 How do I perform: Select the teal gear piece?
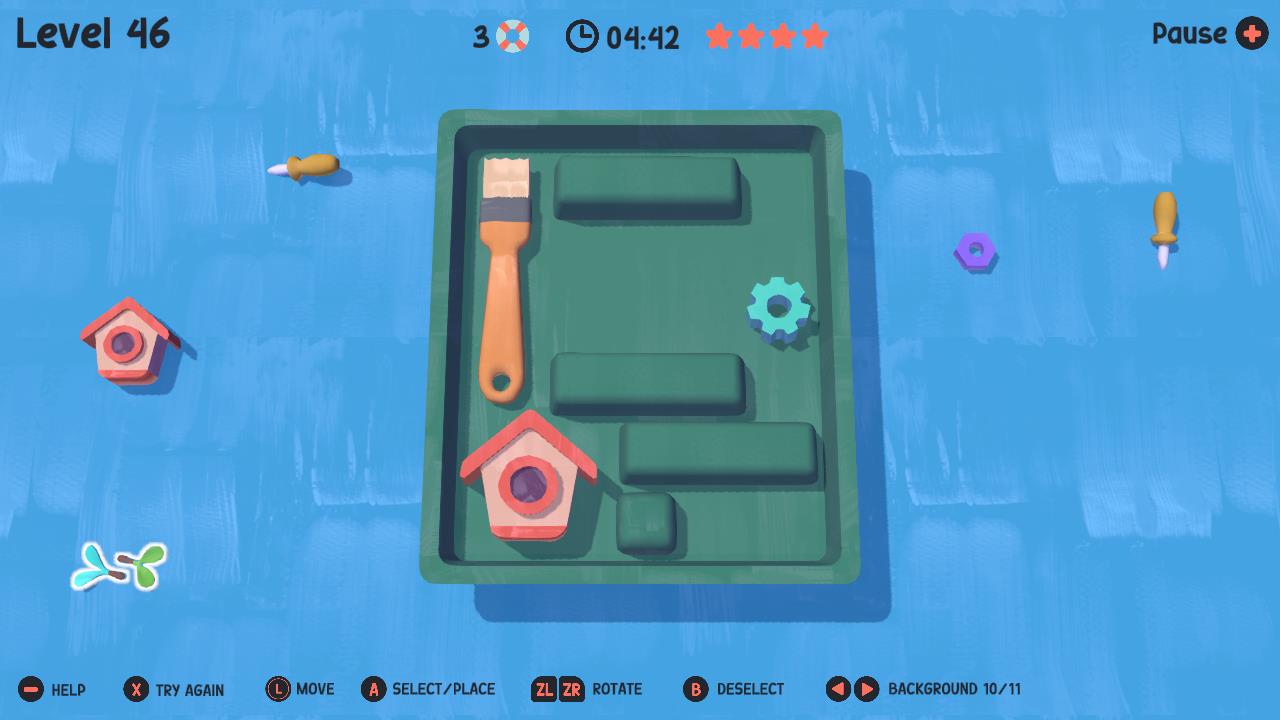pyautogui.click(x=779, y=308)
